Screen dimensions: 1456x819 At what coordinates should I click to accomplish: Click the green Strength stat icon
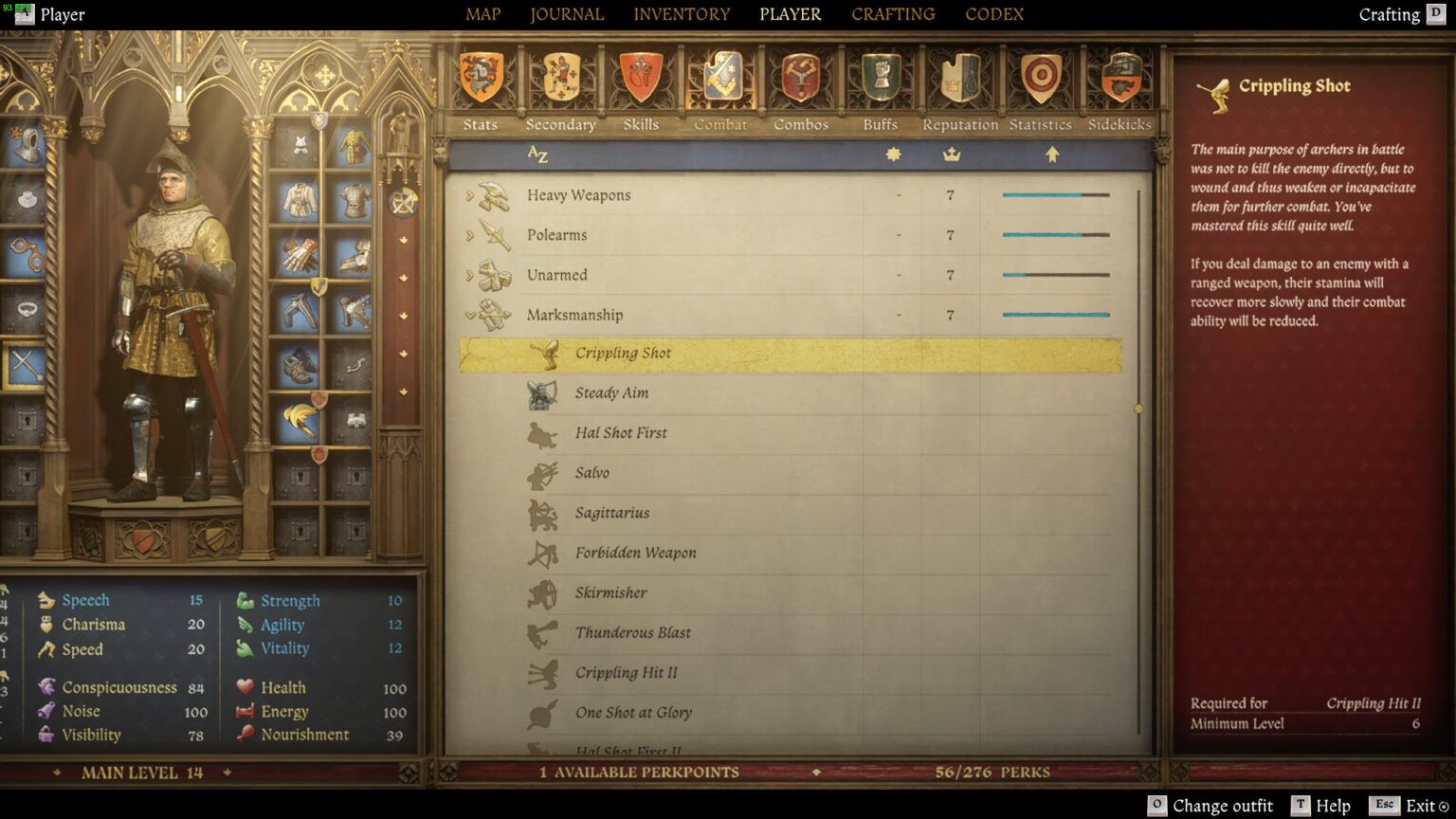click(x=245, y=600)
